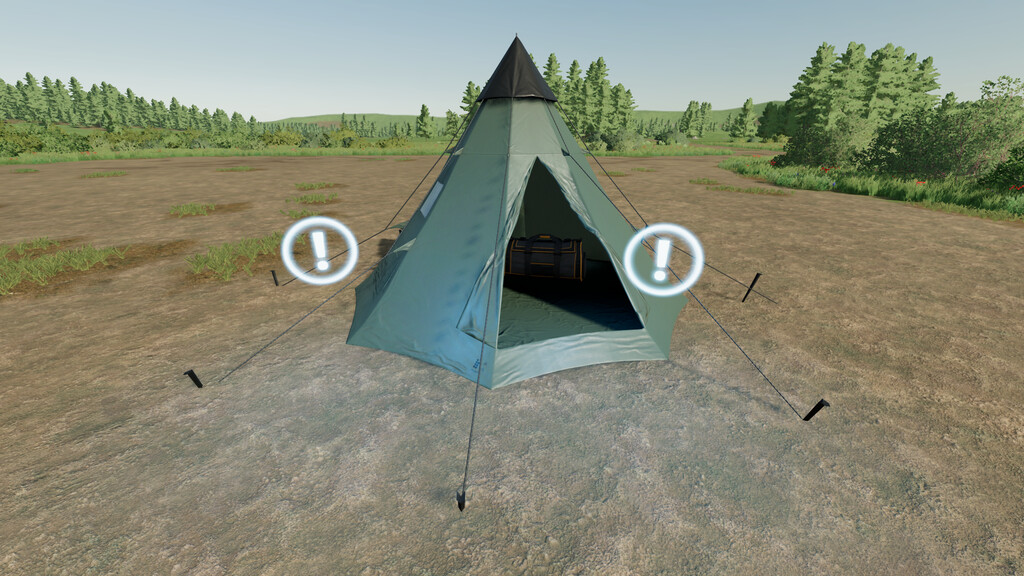Select the exclamation marker beside the tent entrance
The width and height of the screenshot is (1024, 576).
point(663,259)
